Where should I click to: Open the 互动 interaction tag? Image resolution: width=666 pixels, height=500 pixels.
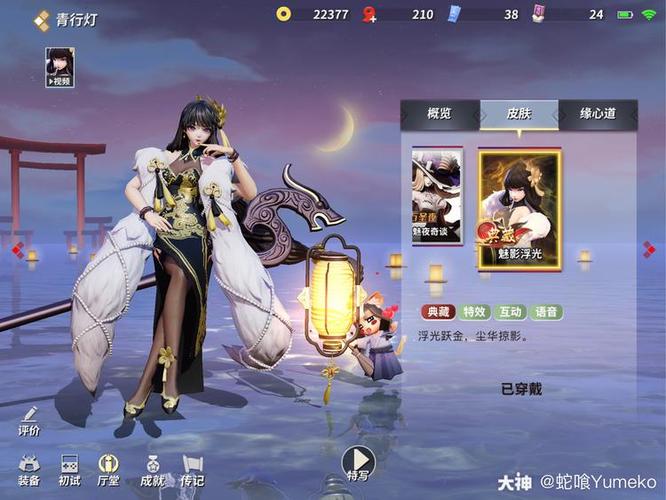[512, 312]
